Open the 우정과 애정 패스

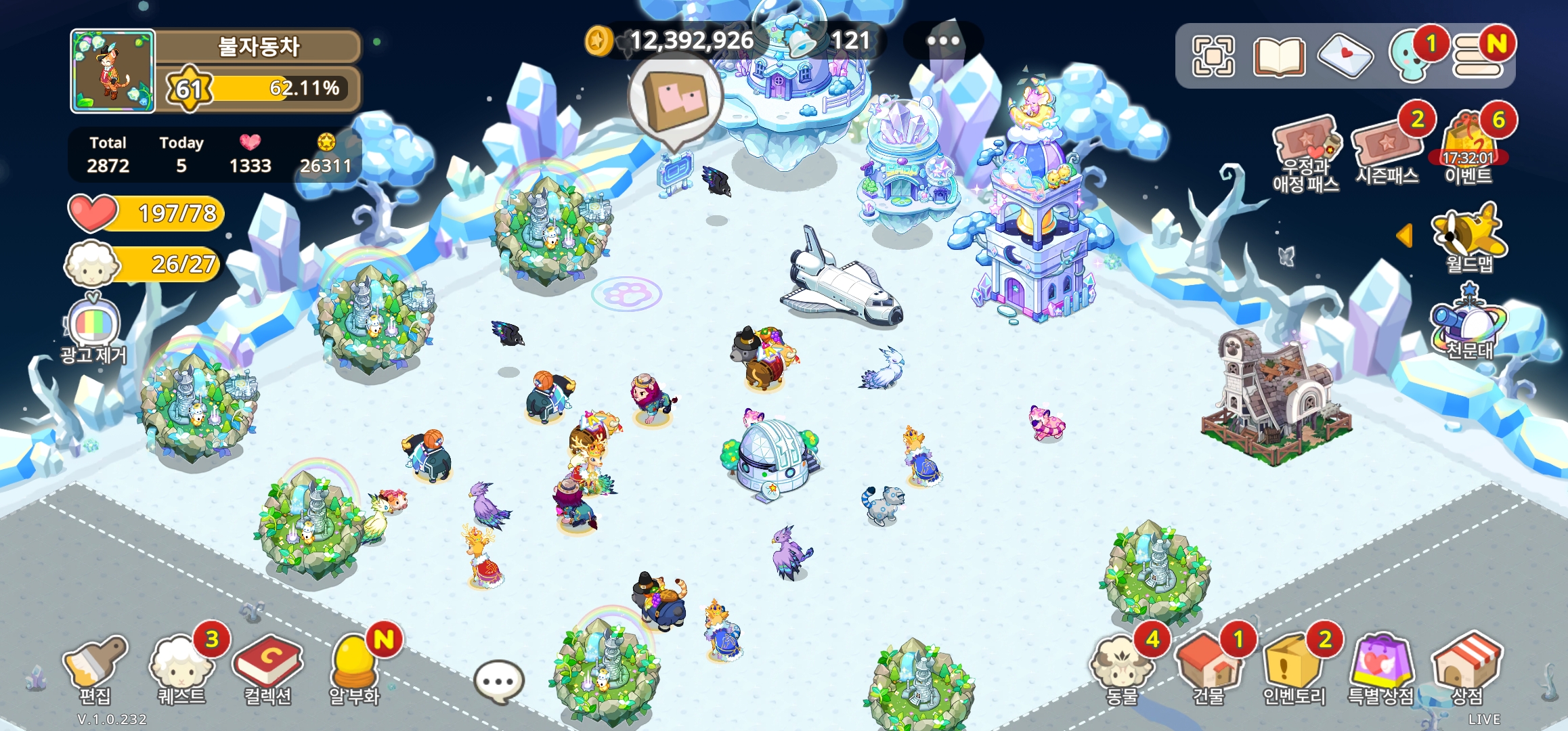point(1305,152)
